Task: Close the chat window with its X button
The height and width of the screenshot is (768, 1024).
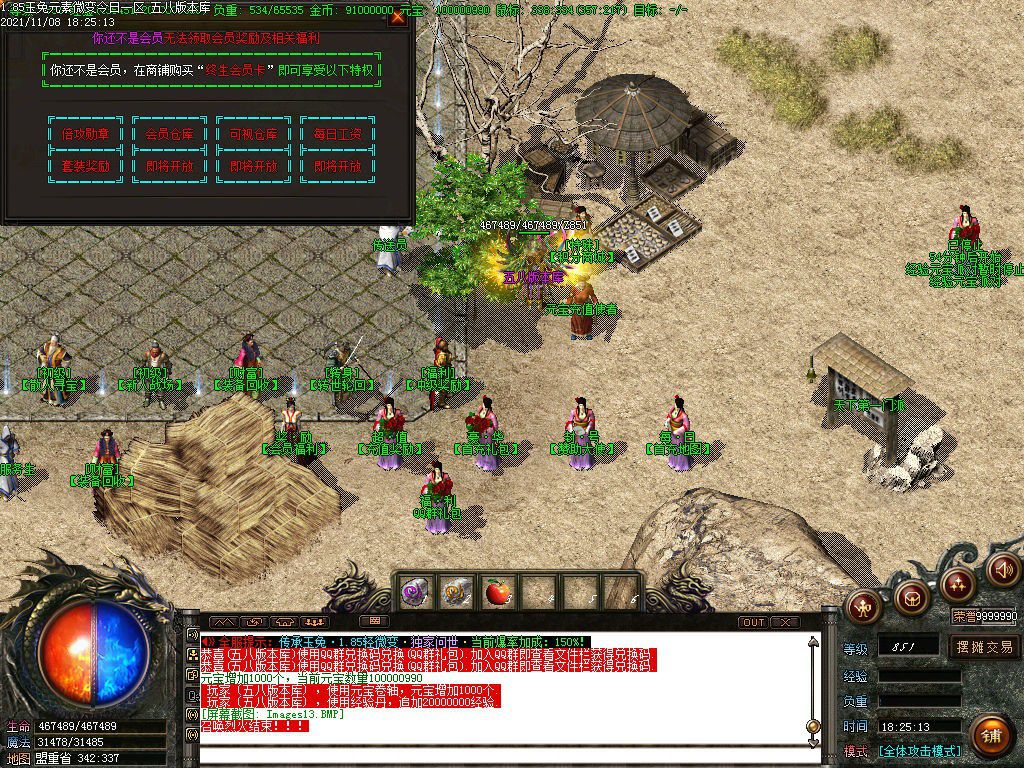Action: (x=786, y=622)
